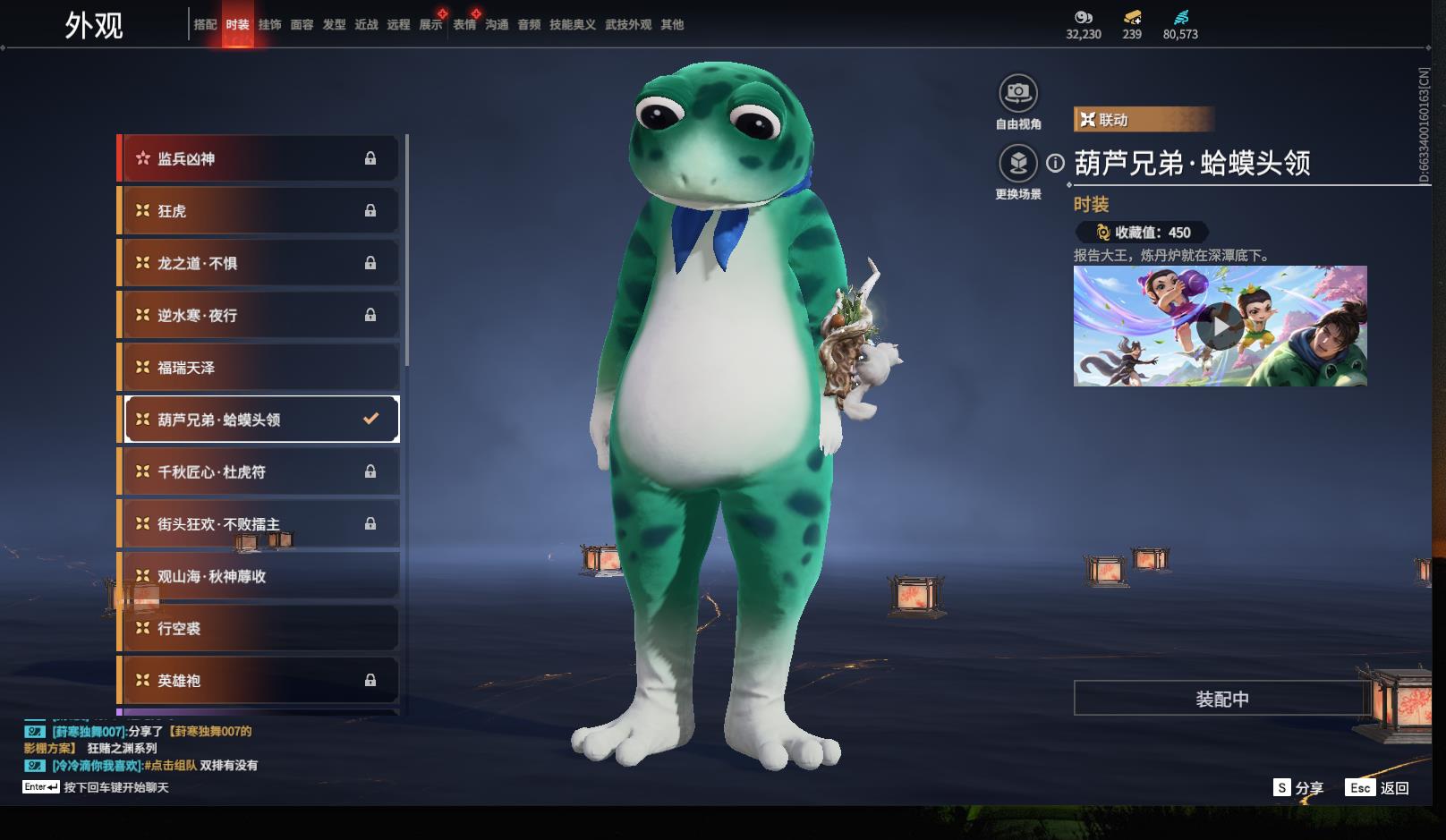Viewport: 1446px width, 840px height.
Task: Activate the 自由视角 camera button
Action: [x=1017, y=93]
